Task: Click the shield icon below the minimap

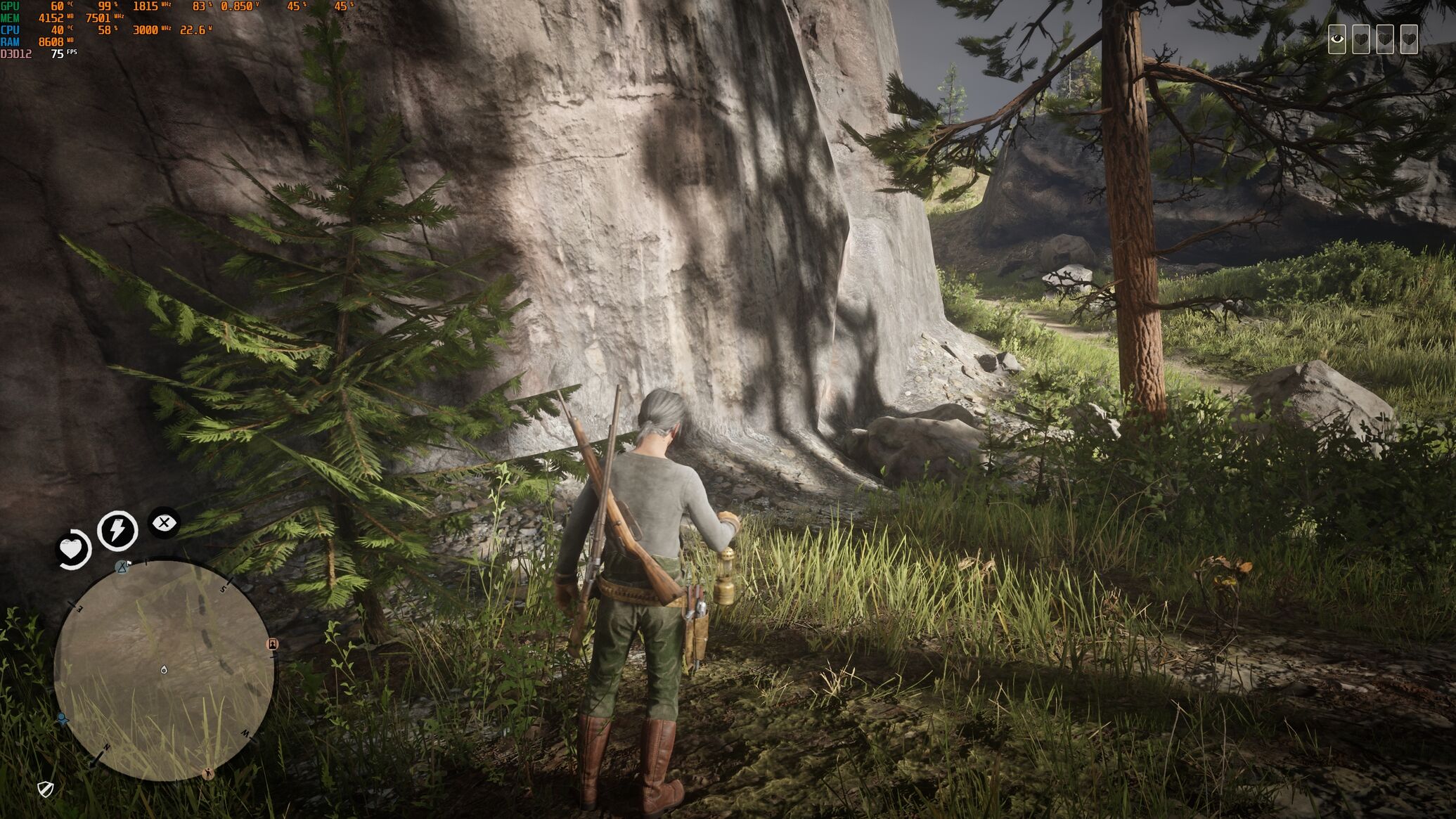Action: click(x=46, y=789)
